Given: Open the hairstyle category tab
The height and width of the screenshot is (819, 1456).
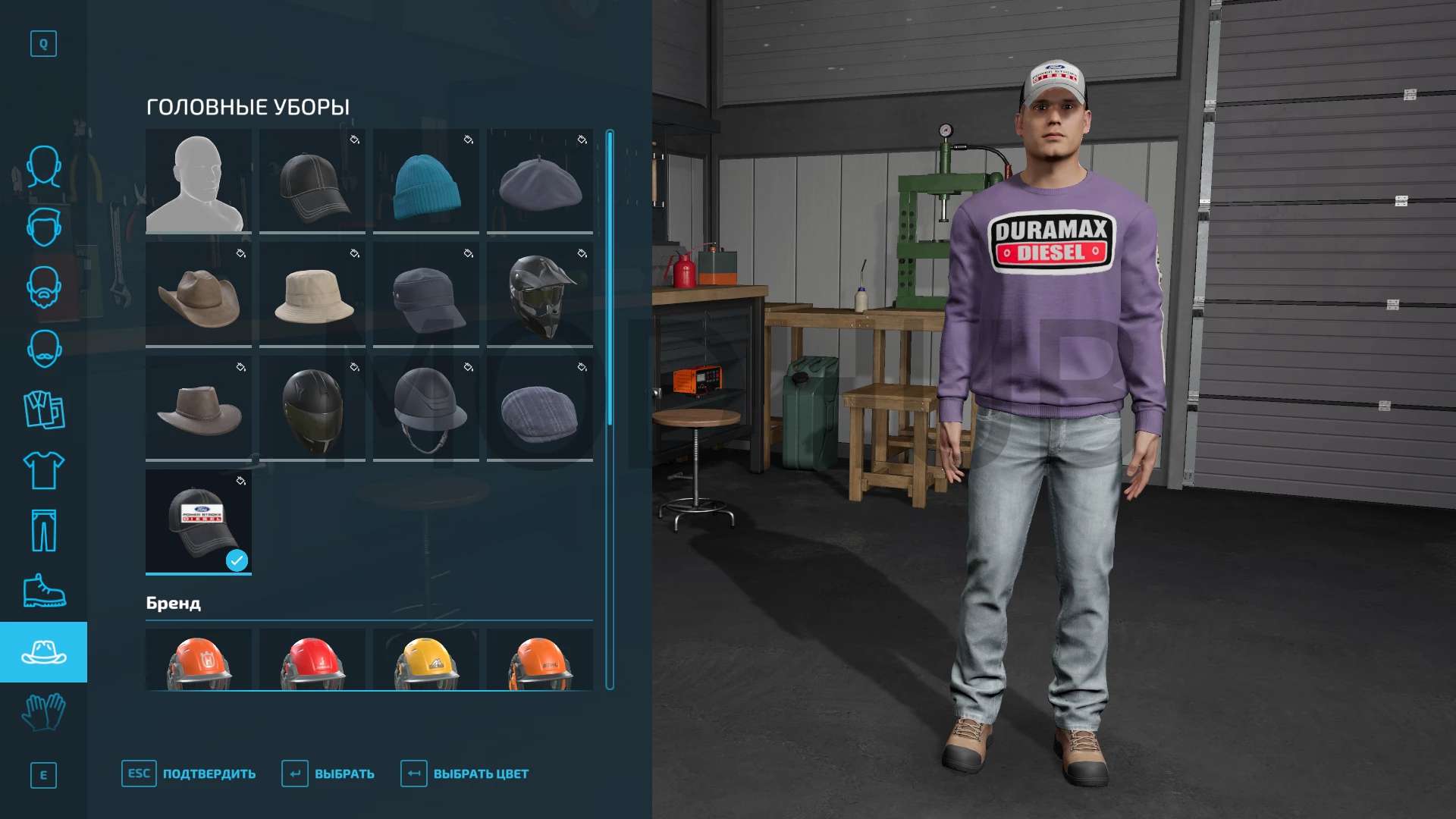Looking at the screenshot, I should (43, 227).
